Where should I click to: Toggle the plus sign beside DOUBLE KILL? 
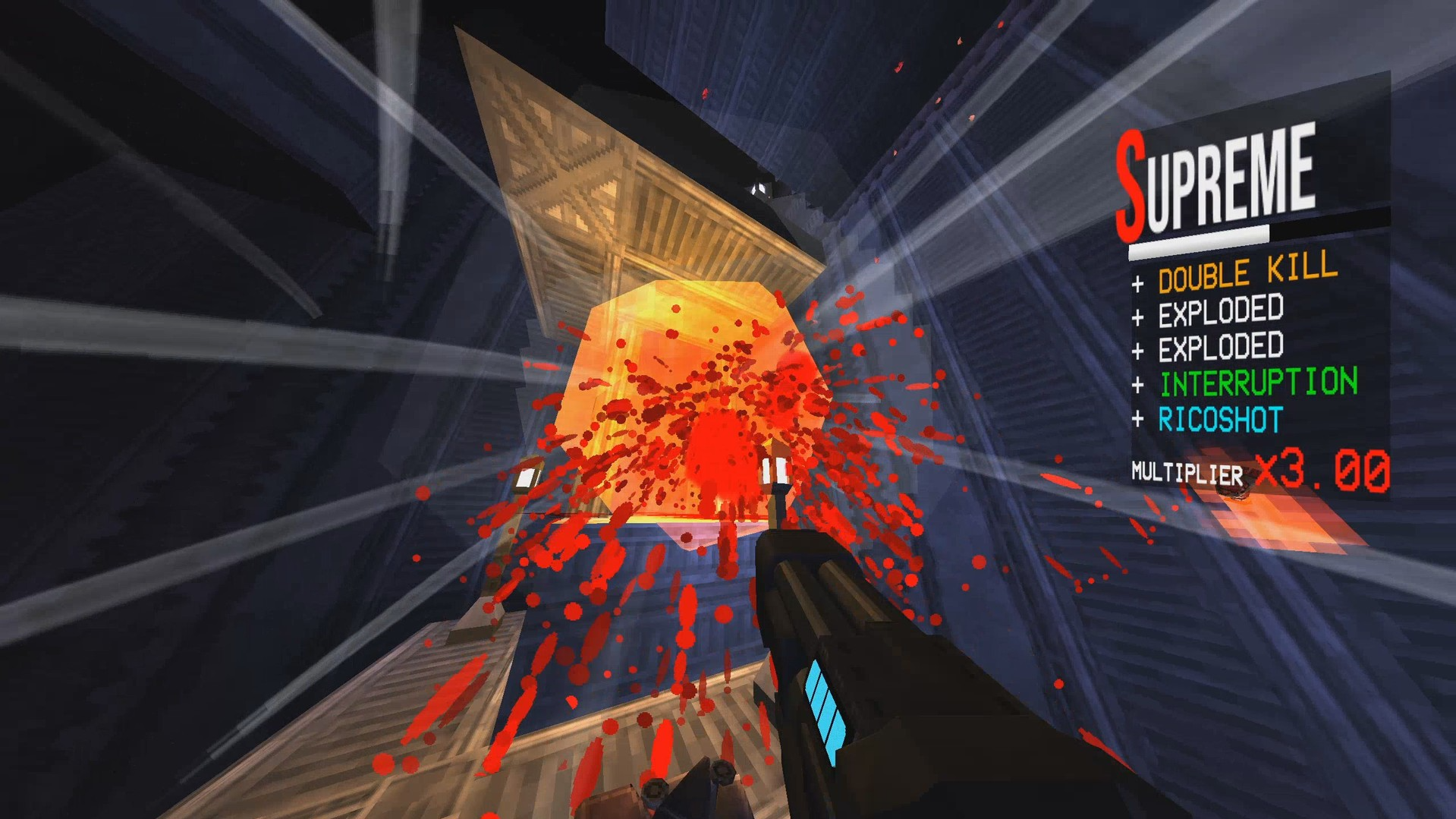click(x=1137, y=281)
